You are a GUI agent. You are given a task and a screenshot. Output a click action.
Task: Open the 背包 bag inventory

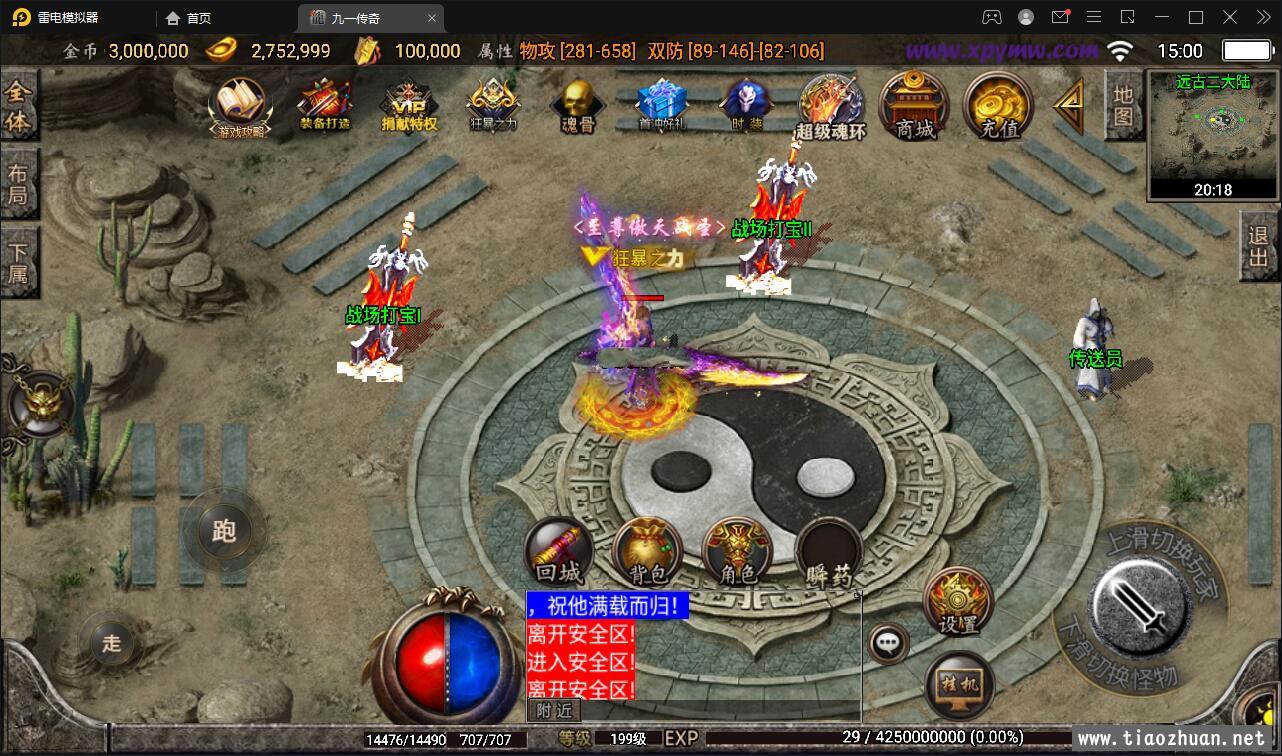(648, 550)
